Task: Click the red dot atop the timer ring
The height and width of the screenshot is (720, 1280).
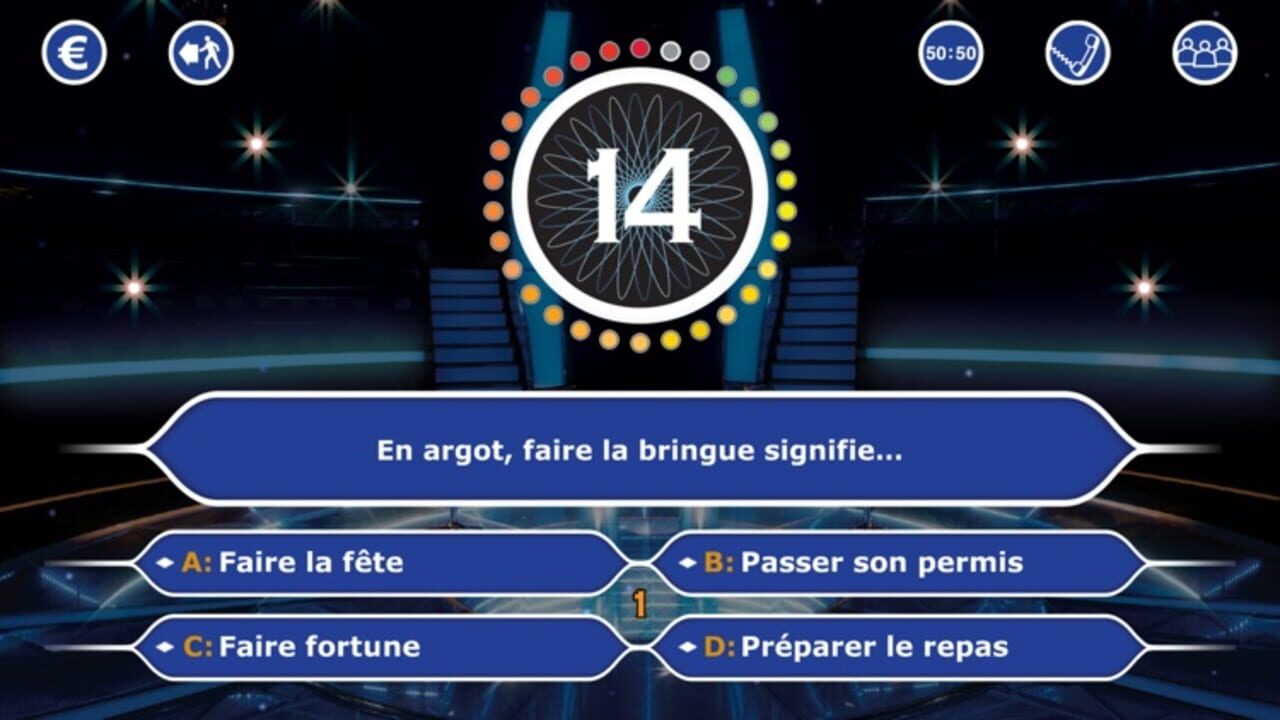Action: 640,46
